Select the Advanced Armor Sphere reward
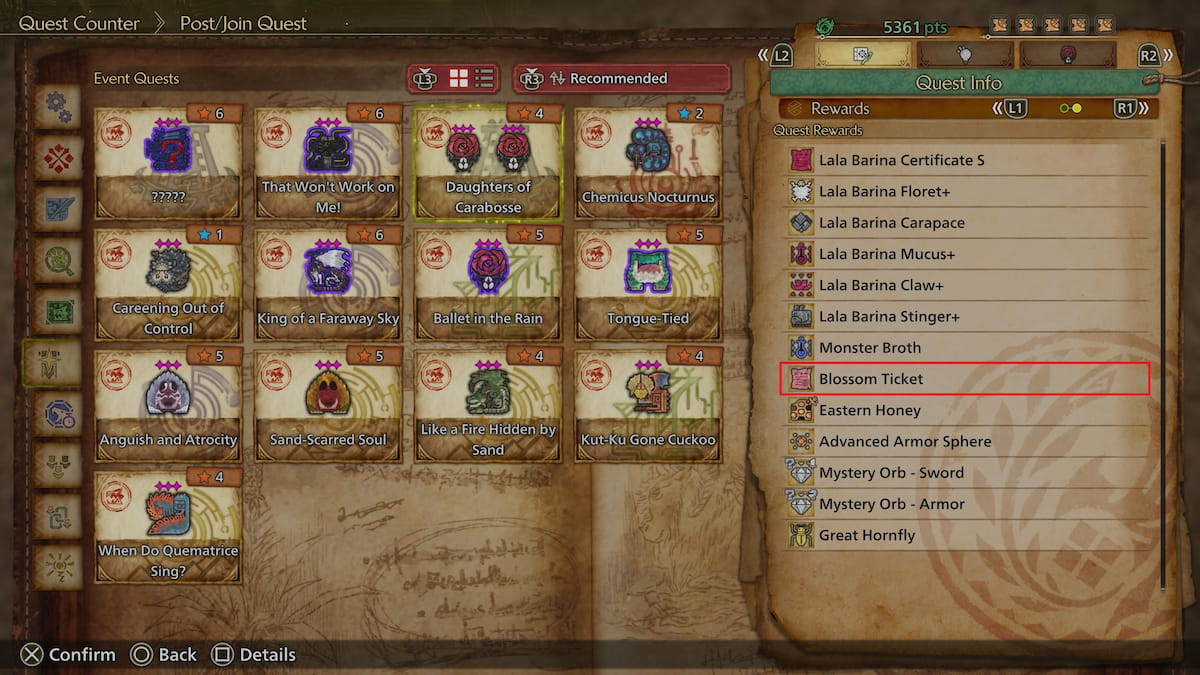The height and width of the screenshot is (675, 1200). [965, 441]
